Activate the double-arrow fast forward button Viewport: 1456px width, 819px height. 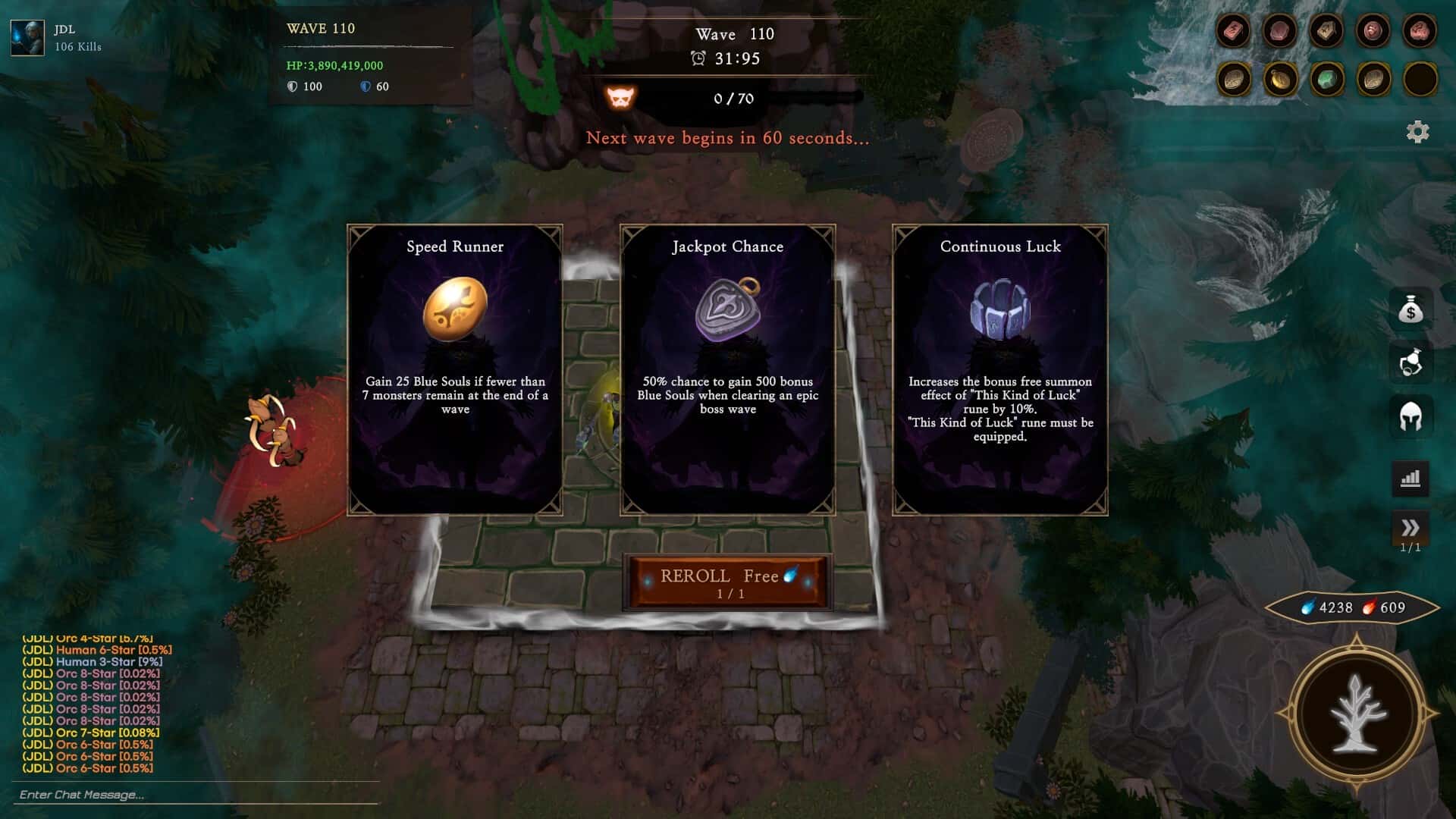click(1410, 528)
